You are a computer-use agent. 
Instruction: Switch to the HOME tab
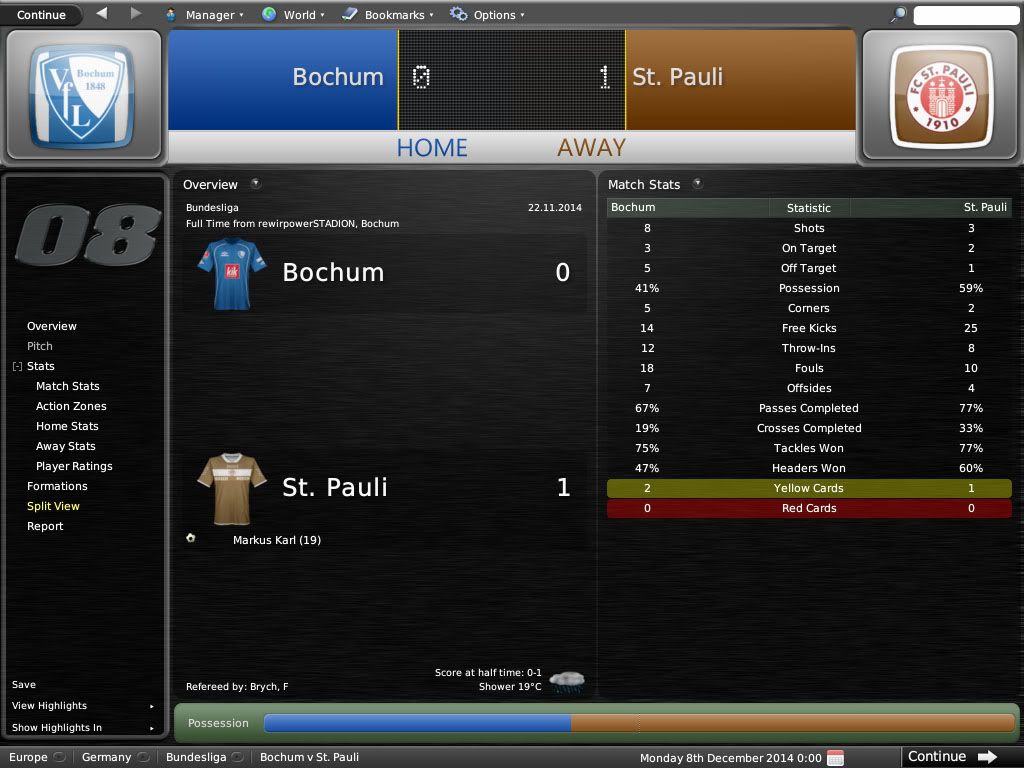[432, 148]
